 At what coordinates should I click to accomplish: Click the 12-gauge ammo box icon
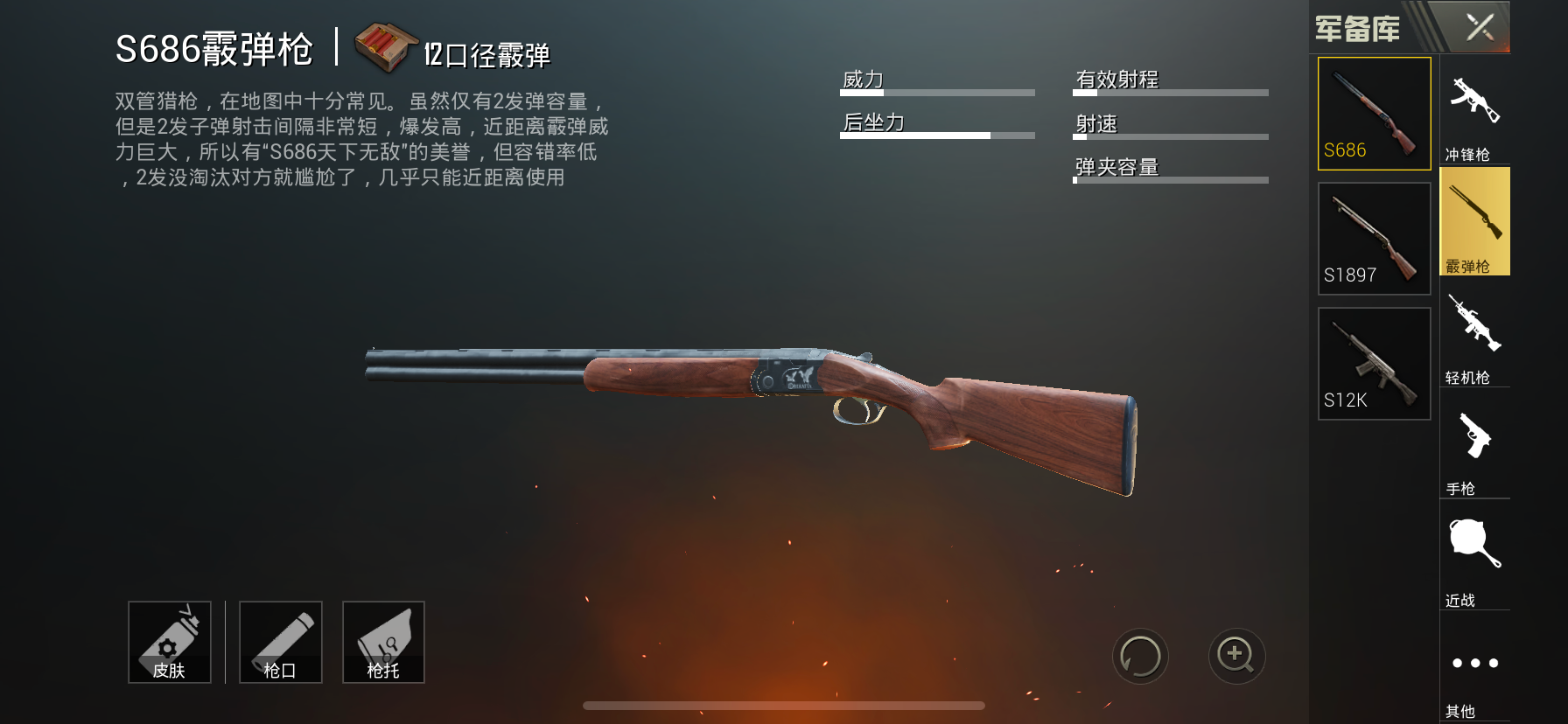[385, 47]
